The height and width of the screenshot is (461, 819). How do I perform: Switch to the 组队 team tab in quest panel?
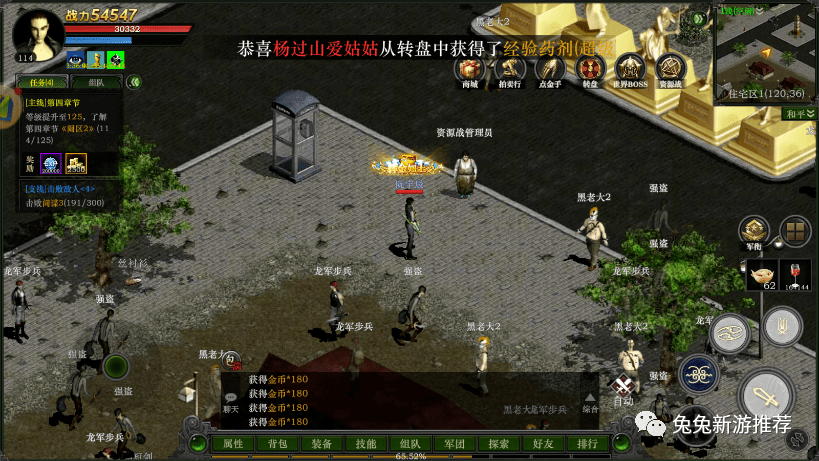[x=96, y=82]
